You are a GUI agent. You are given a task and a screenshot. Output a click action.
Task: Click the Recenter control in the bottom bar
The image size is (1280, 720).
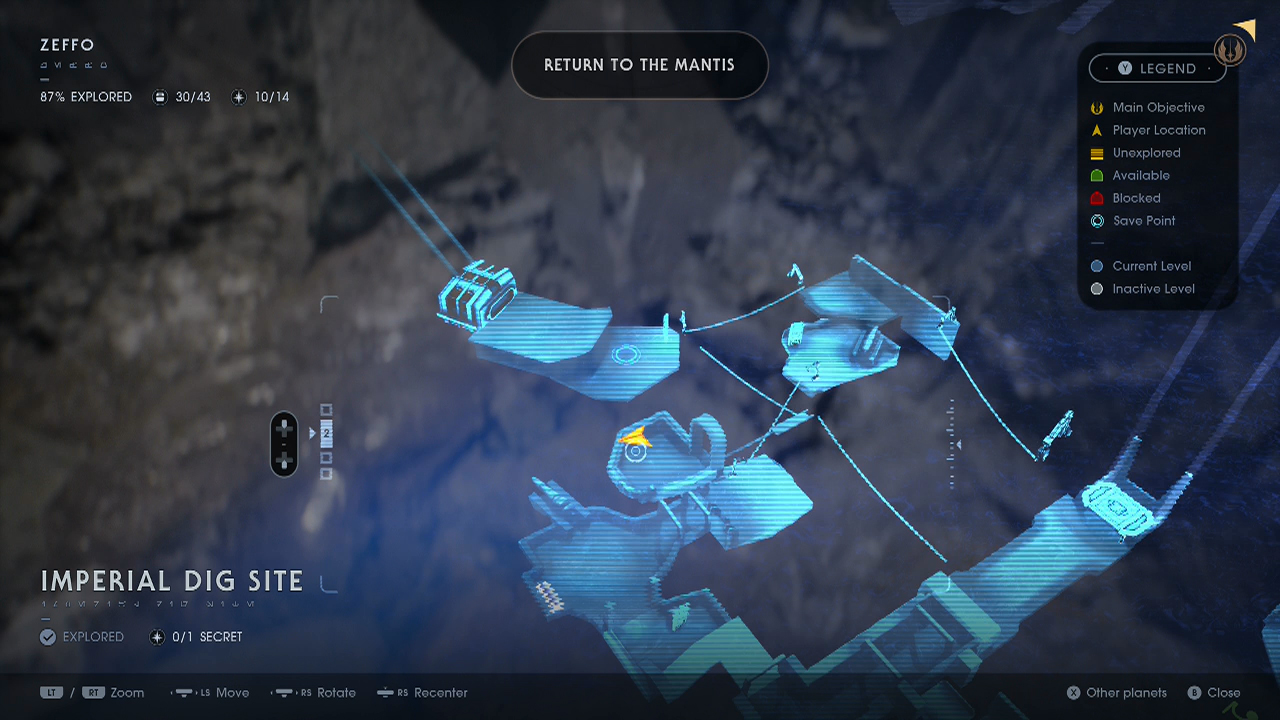pyautogui.click(x=422, y=692)
